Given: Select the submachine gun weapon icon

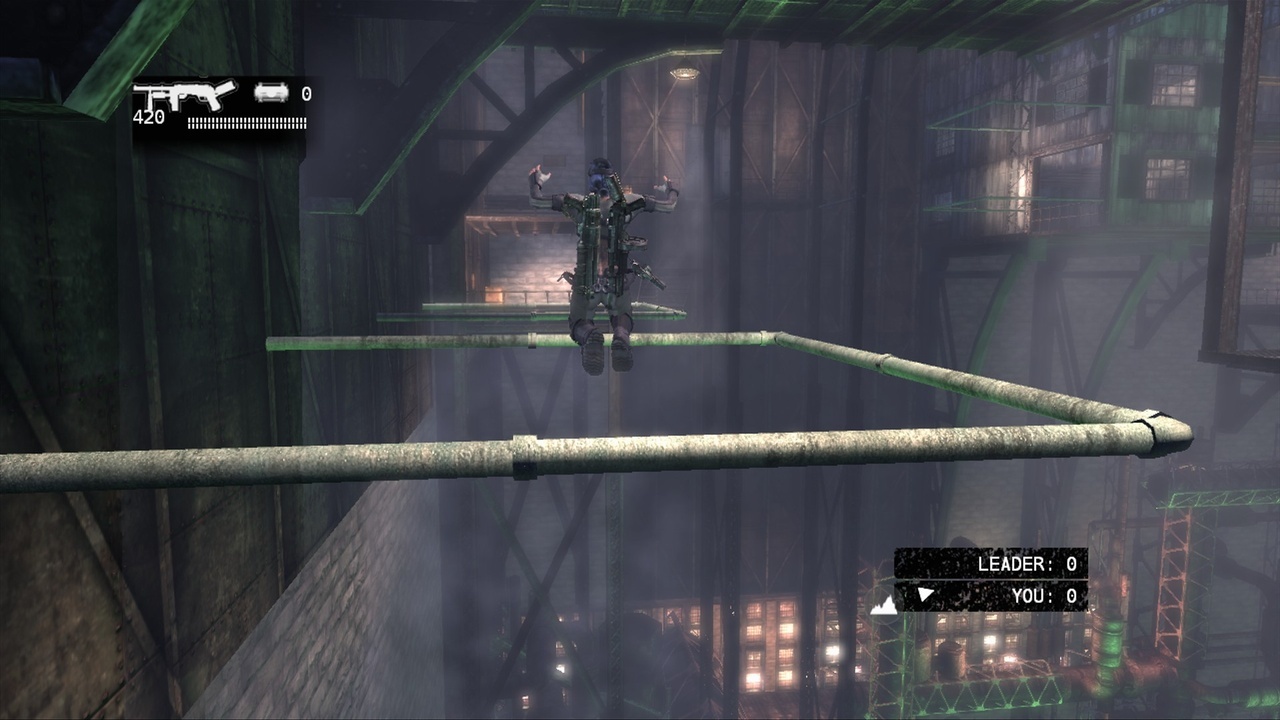Looking at the screenshot, I should [x=184, y=97].
